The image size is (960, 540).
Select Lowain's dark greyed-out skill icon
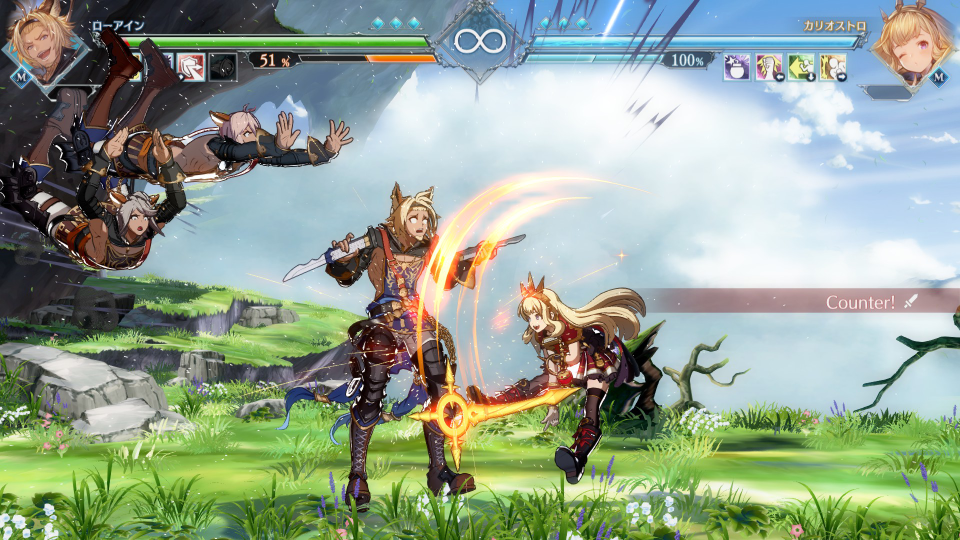(x=222, y=67)
